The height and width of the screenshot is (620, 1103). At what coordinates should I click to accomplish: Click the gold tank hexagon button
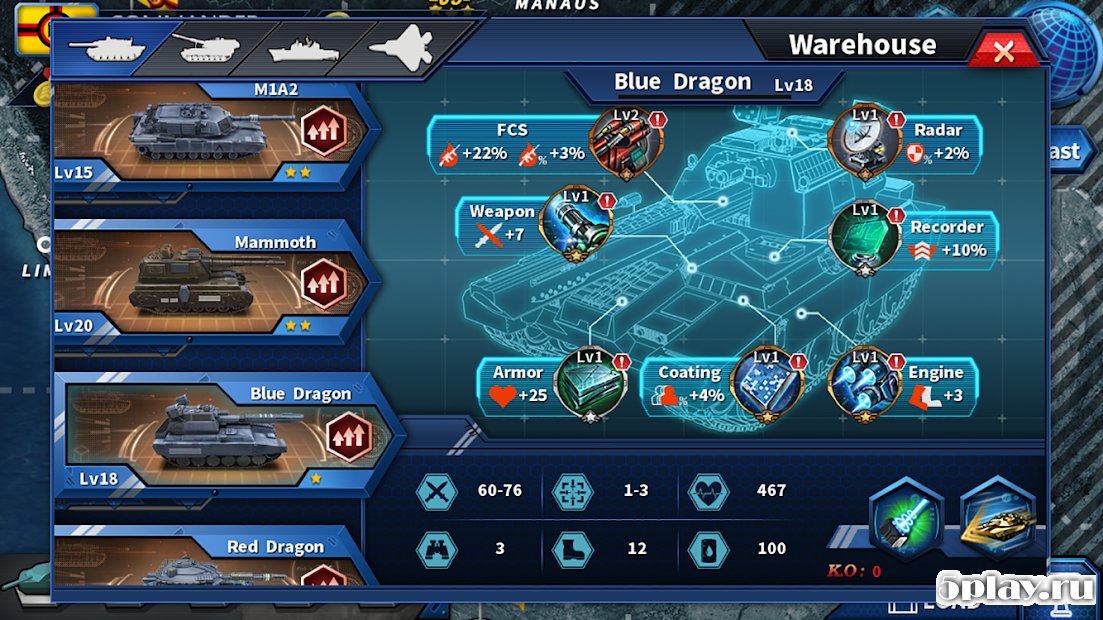[x=997, y=520]
